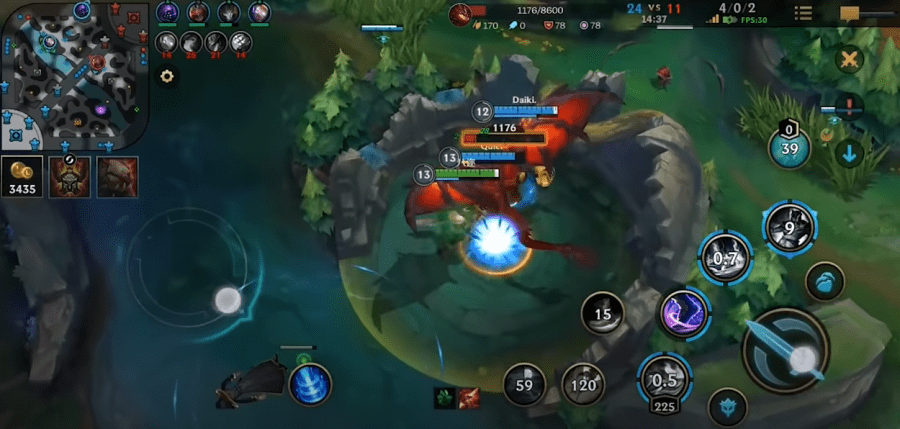900x429 pixels.
Task: Open settings with the gear icon
Action: point(167,76)
